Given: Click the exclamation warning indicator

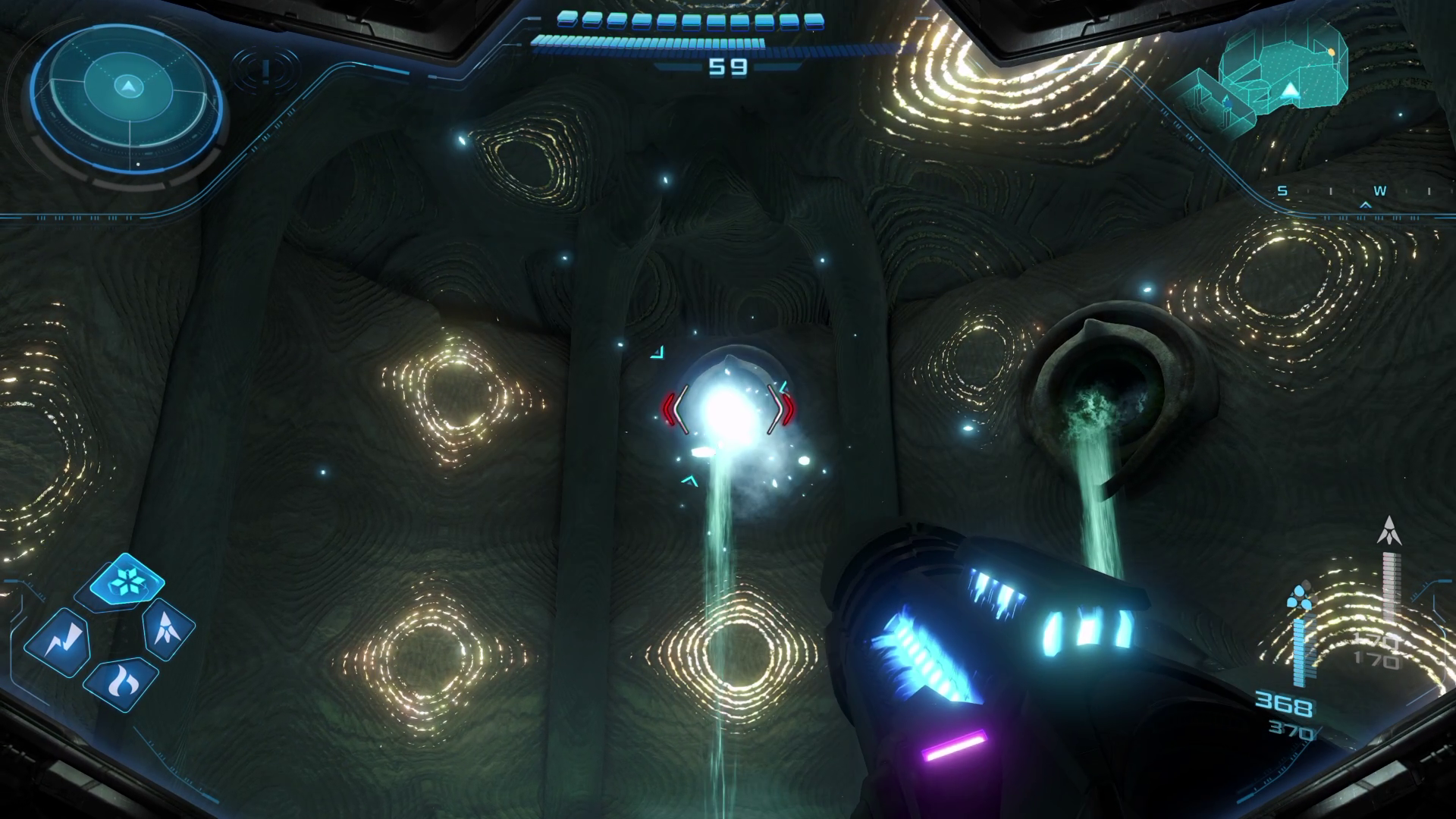Looking at the screenshot, I should pyautogui.click(x=265, y=71).
